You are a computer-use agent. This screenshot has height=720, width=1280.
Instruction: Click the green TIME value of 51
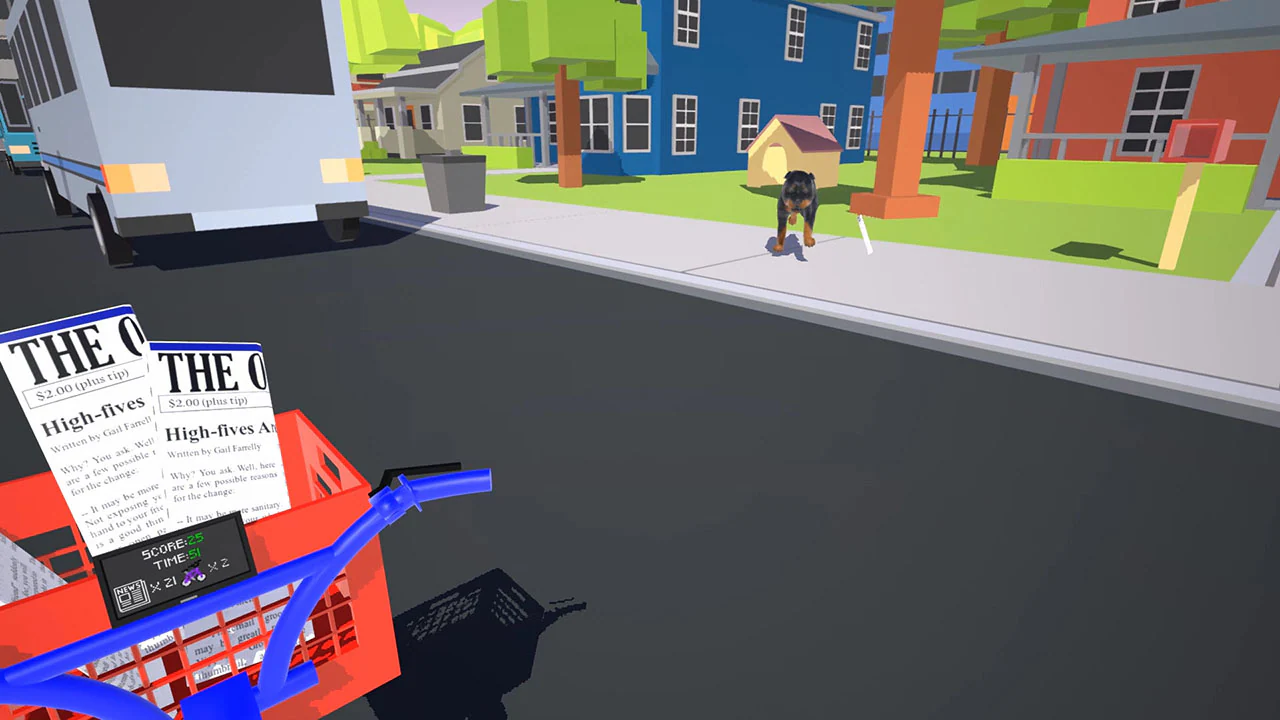tap(194, 554)
